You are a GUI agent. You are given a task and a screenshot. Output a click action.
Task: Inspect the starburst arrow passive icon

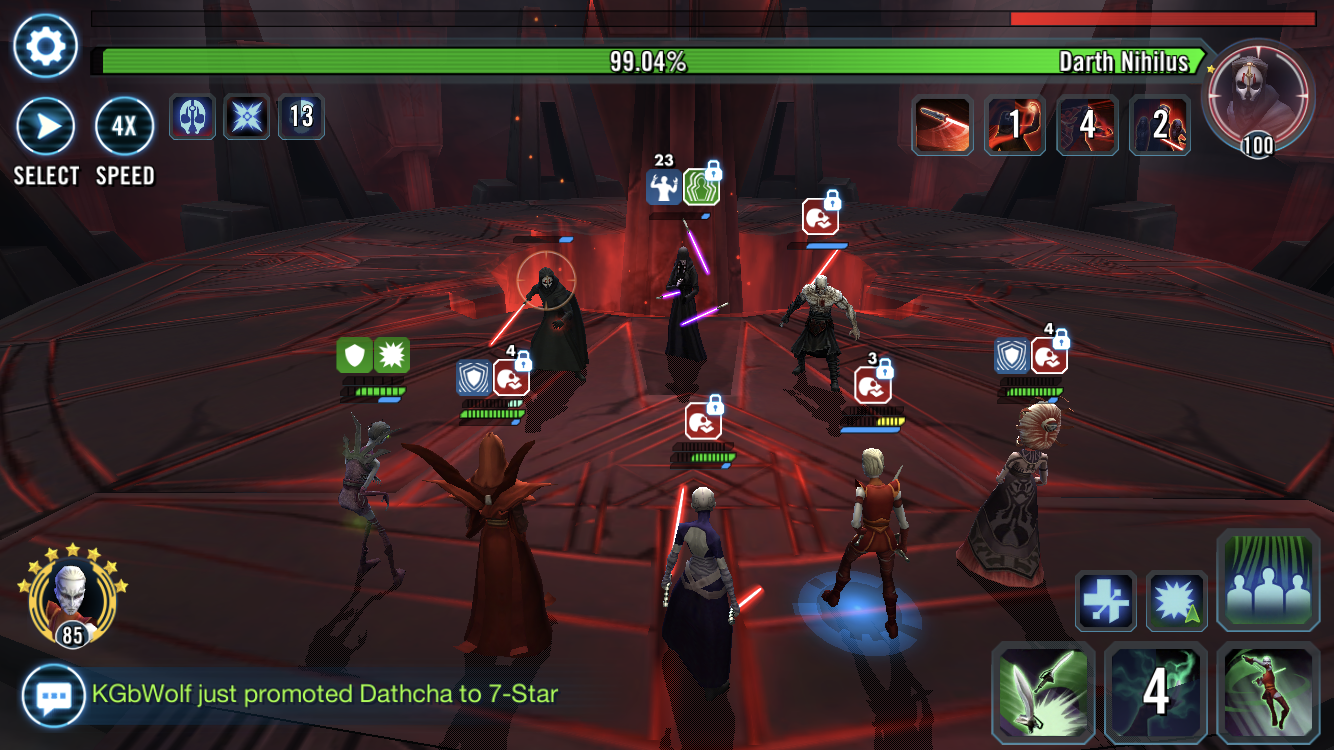(1175, 601)
